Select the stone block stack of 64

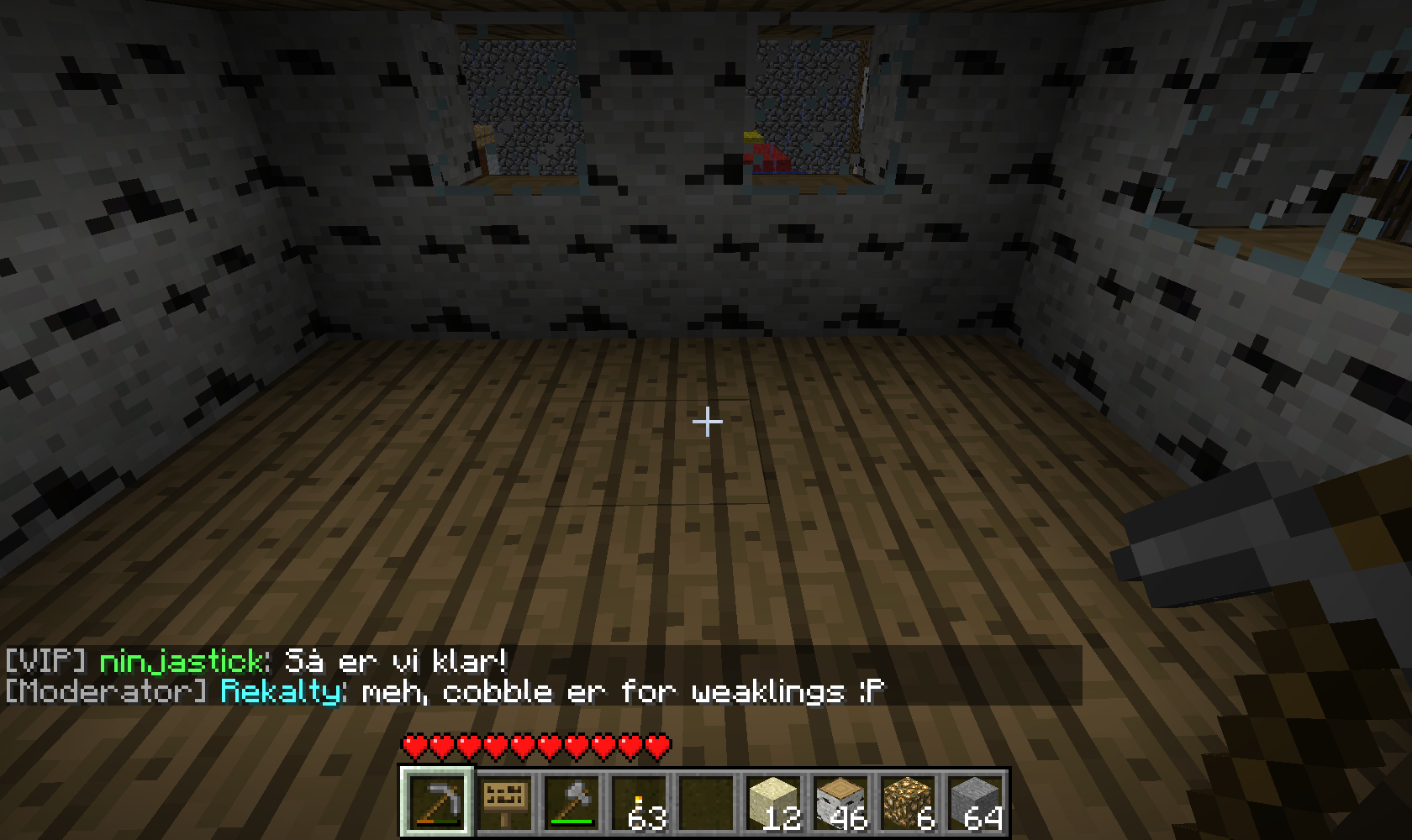click(x=975, y=802)
